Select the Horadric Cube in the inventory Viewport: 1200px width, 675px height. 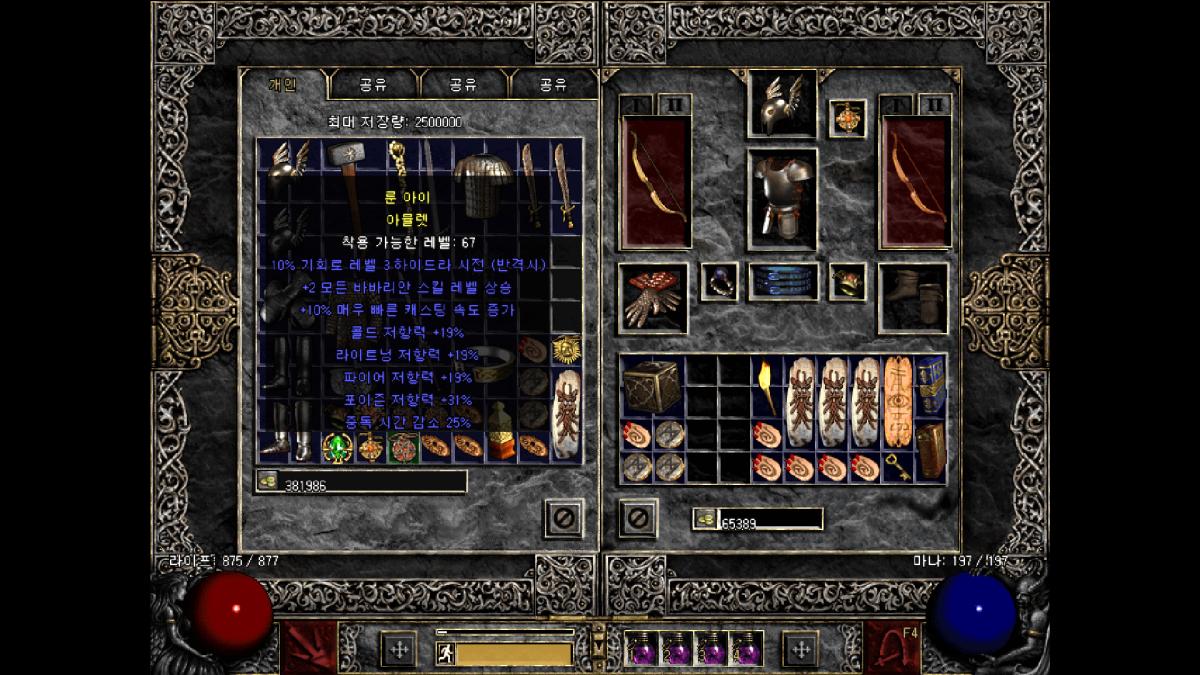pos(652,386)
